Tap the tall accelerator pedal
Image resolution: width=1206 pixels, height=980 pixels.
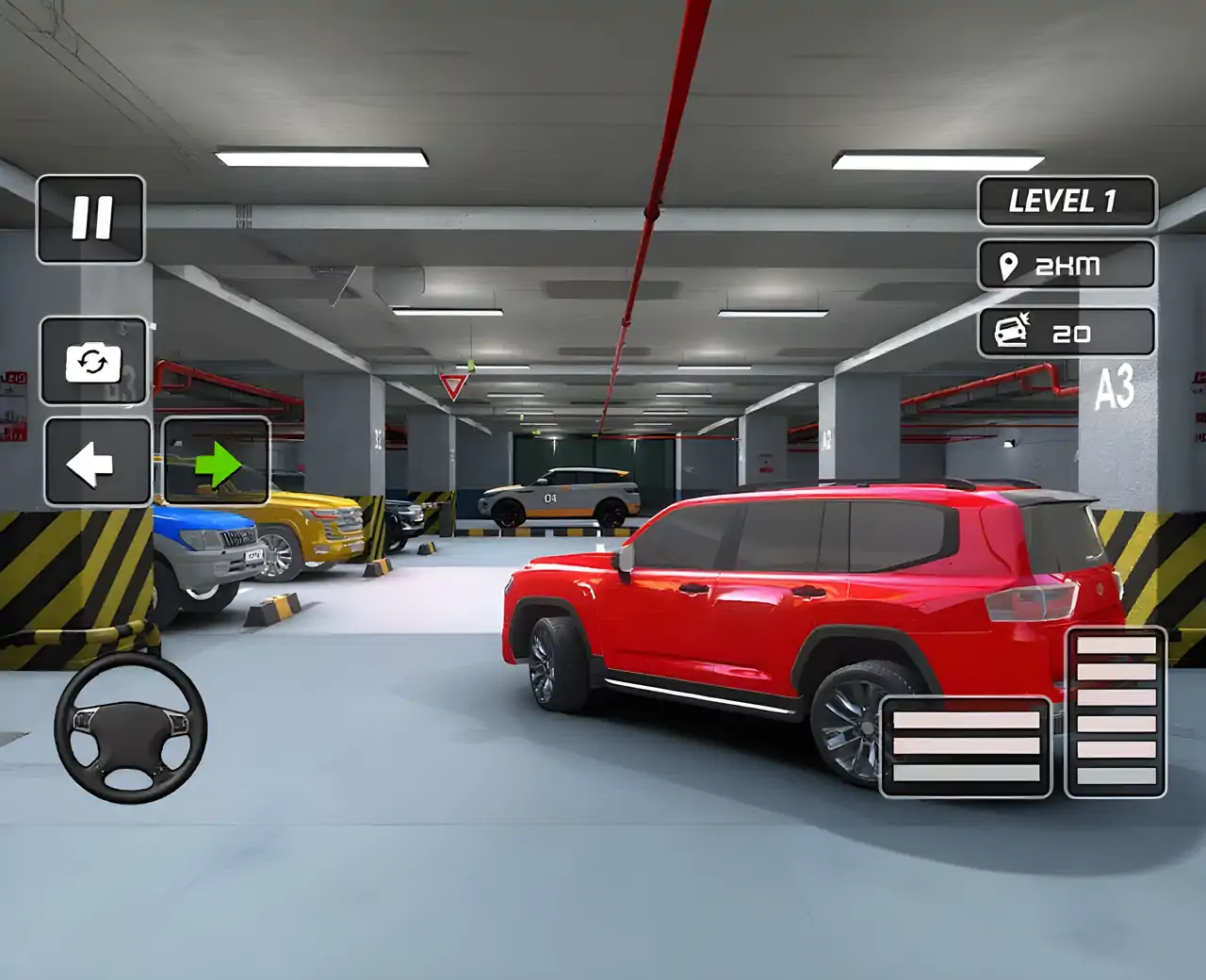(x=1116, y=712)
